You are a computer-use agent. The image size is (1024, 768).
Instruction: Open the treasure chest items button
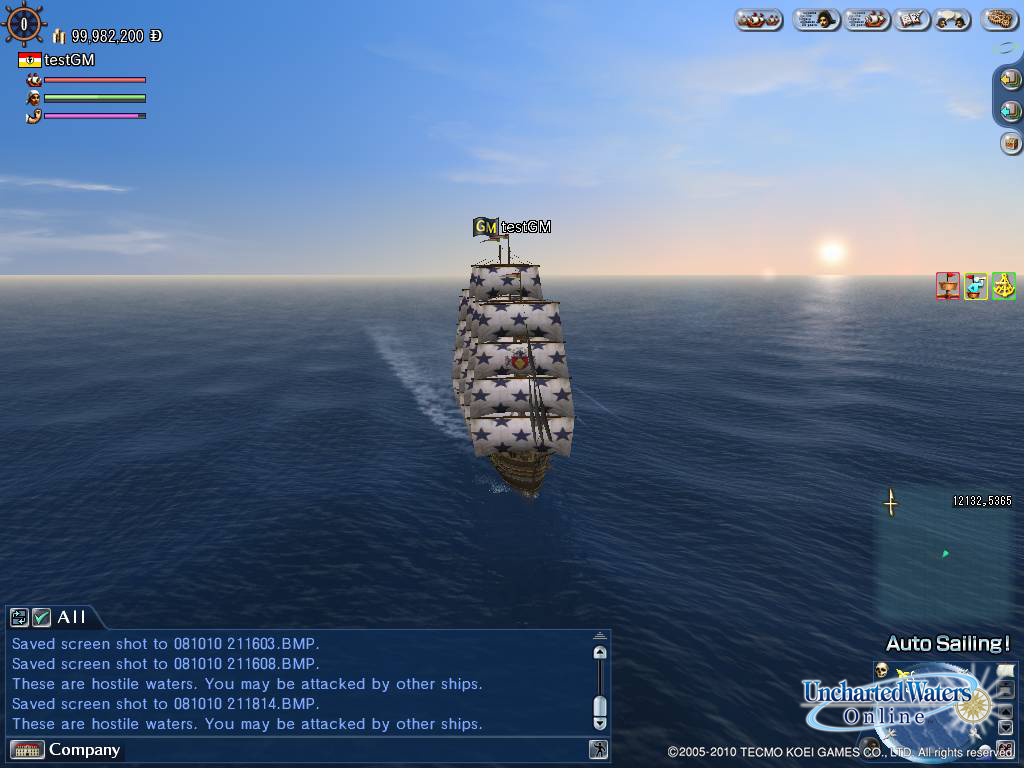(x=1010, y=143)
